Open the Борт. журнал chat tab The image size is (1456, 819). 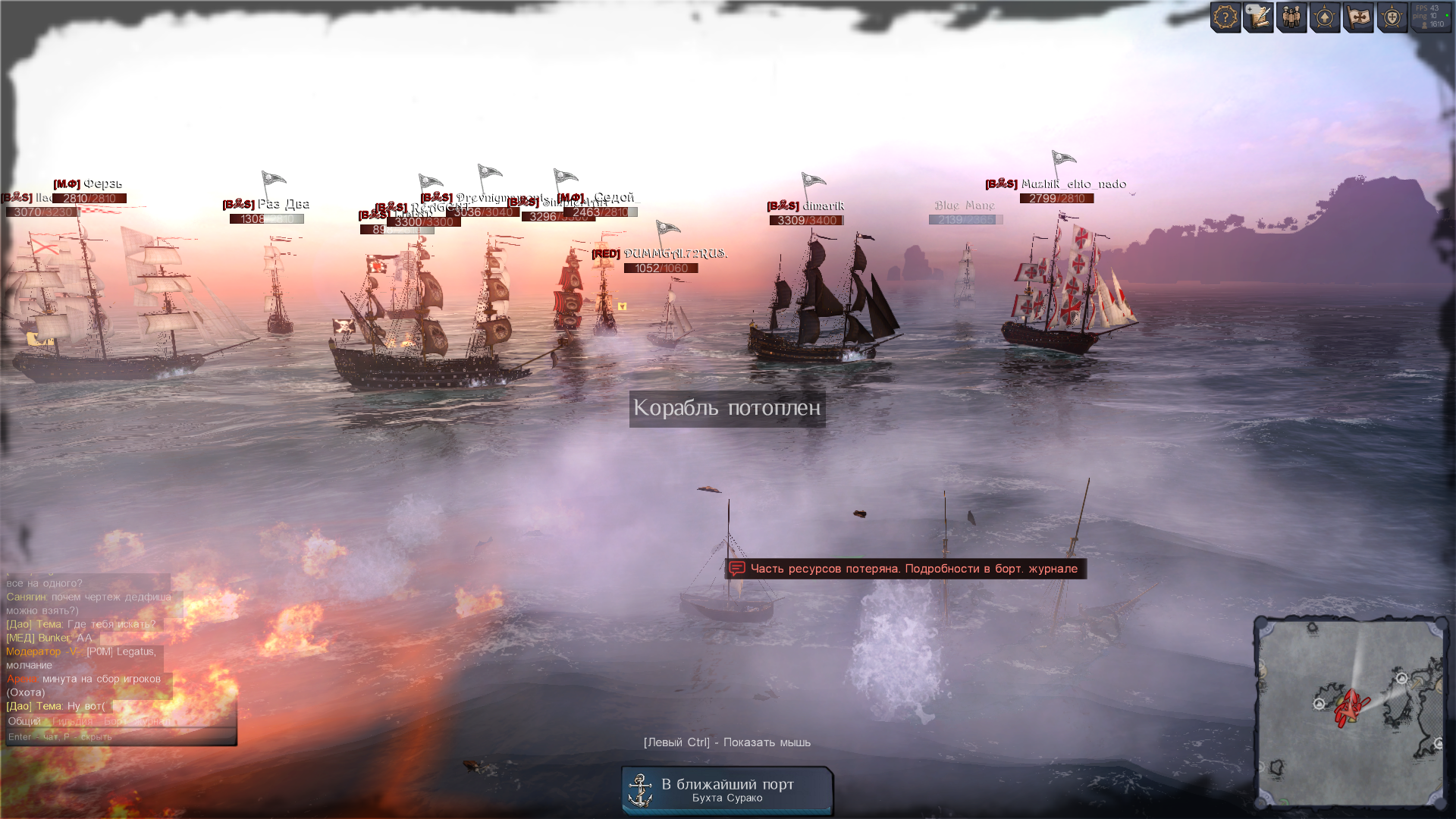(136, 721)
